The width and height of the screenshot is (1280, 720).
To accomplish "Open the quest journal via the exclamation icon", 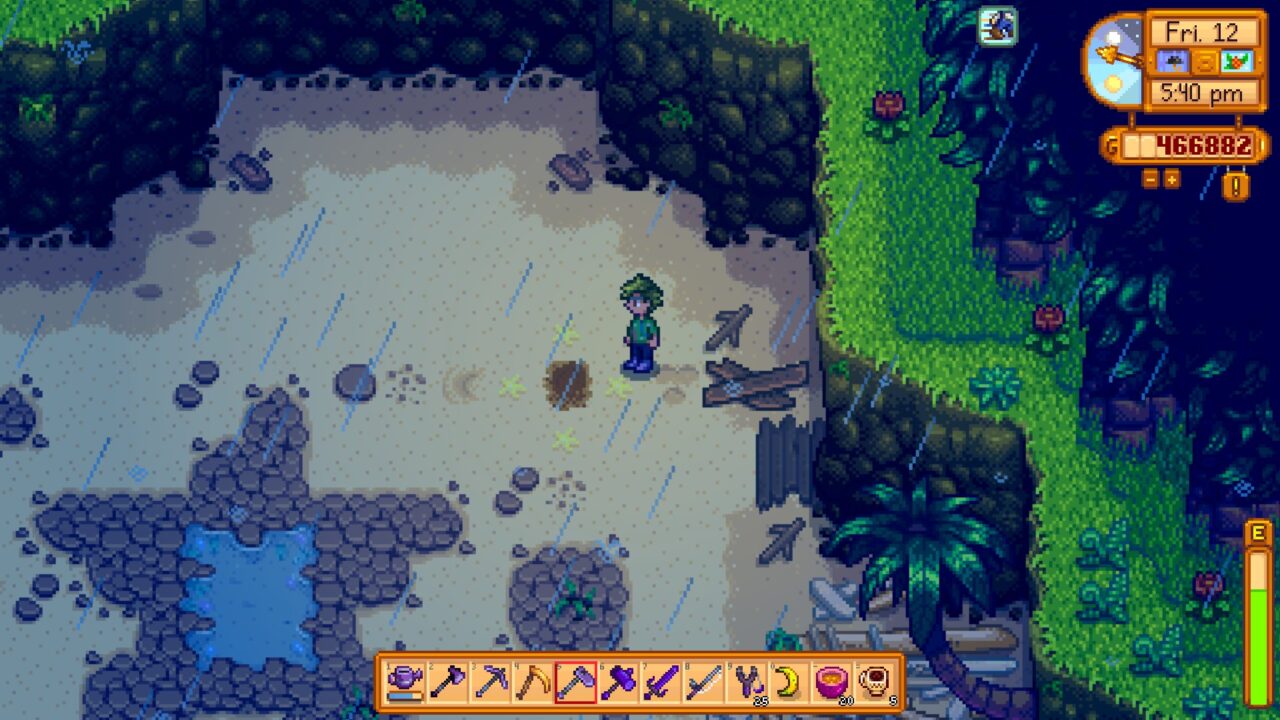I will [x=1234, y=184].
